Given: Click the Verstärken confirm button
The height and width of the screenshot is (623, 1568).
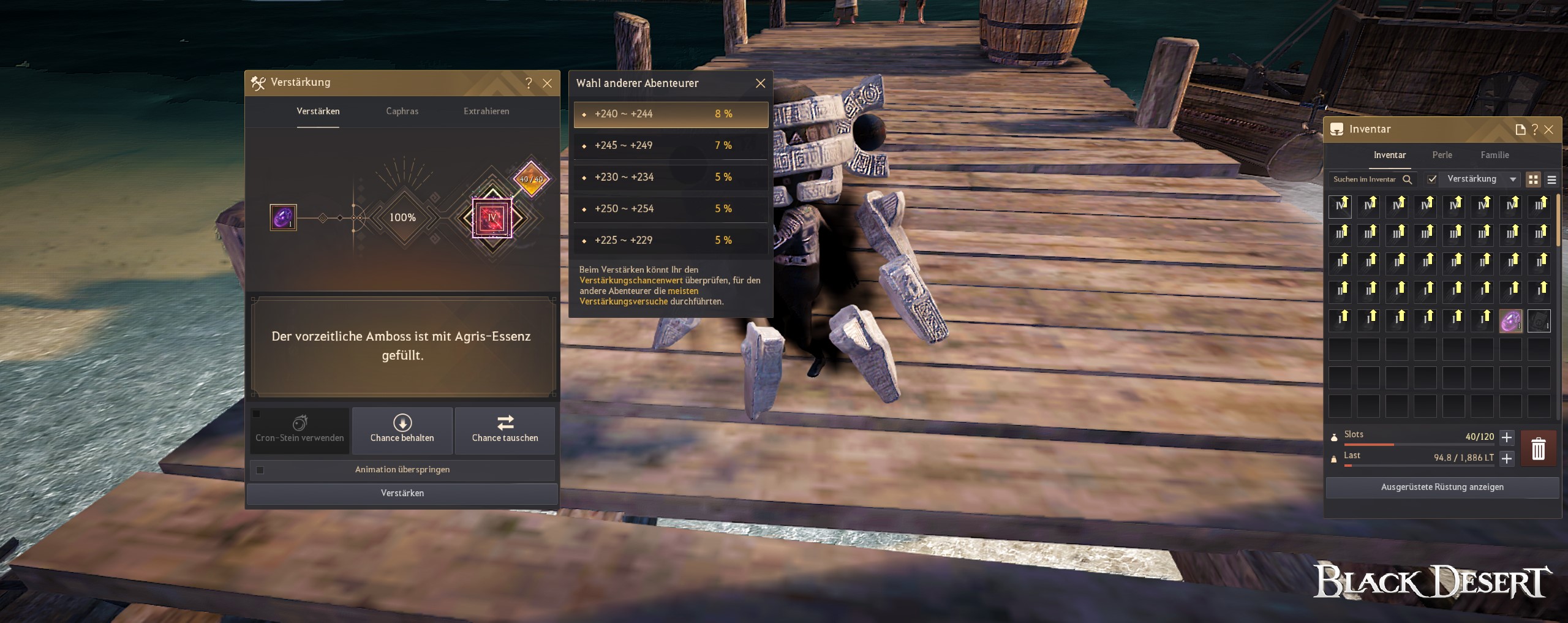Looking at the screenshot, I should coord(402,493).
